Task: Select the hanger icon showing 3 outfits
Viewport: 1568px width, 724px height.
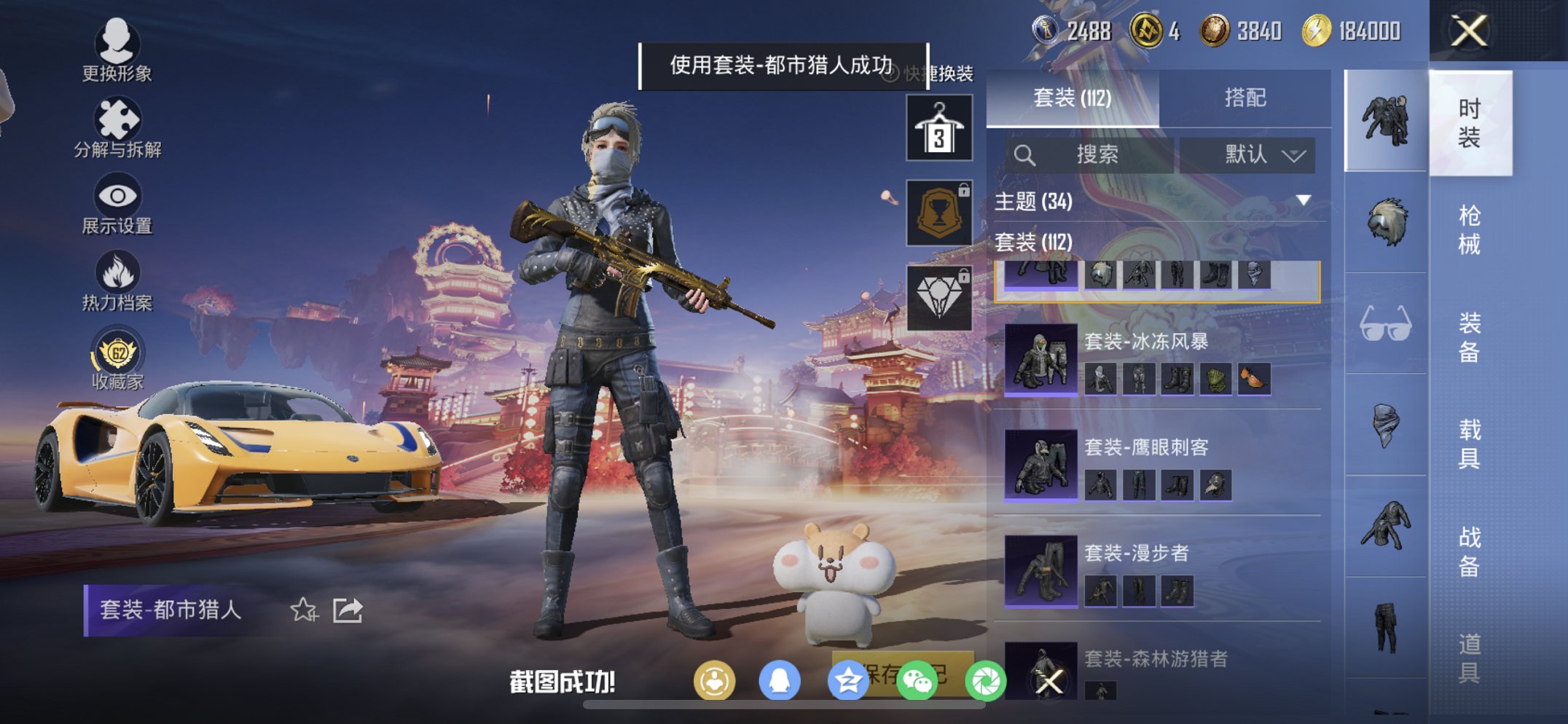Action: pyautogui.click(x=938, y=130)
